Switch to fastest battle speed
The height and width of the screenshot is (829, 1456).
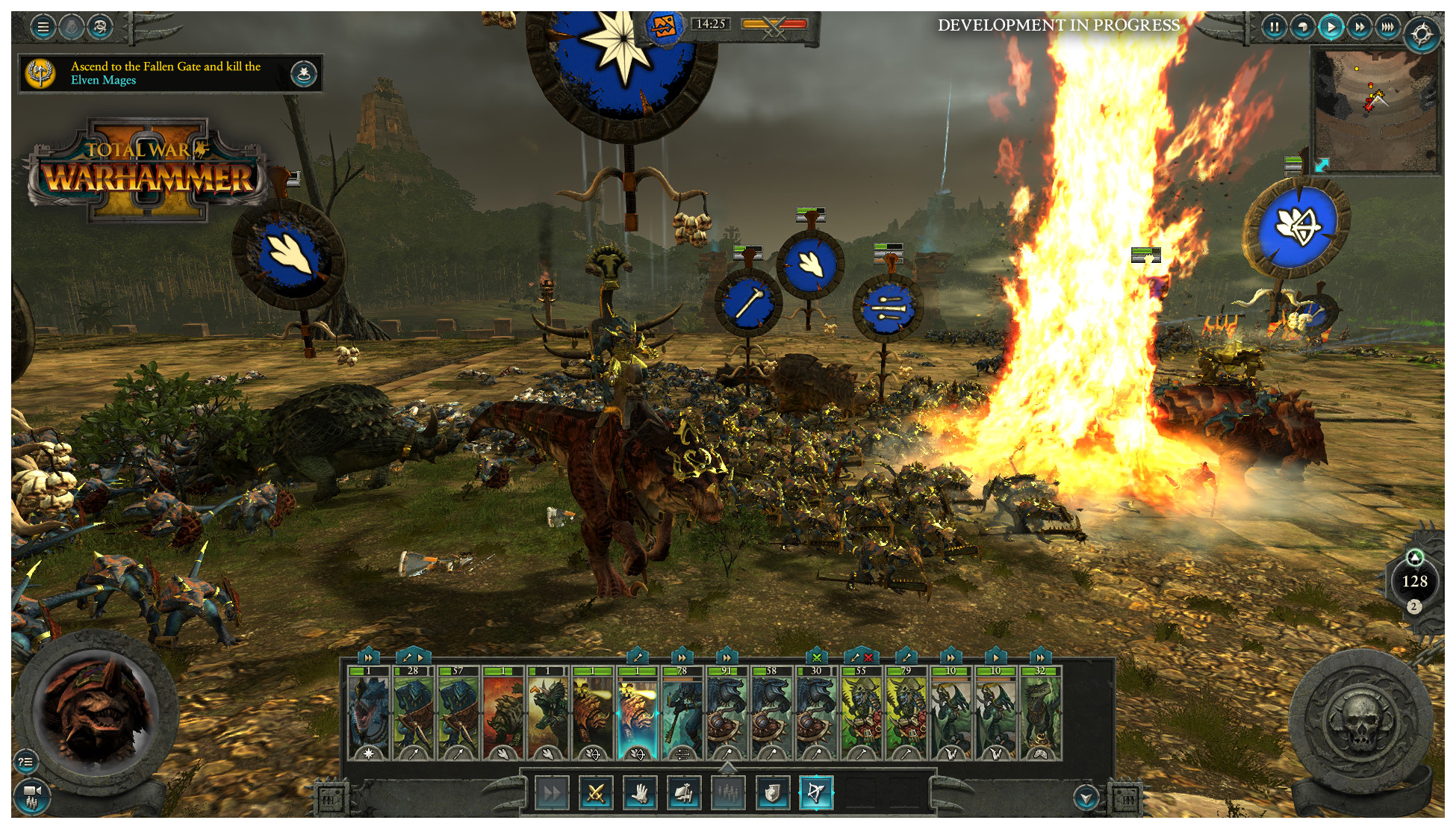point(1387,28)
